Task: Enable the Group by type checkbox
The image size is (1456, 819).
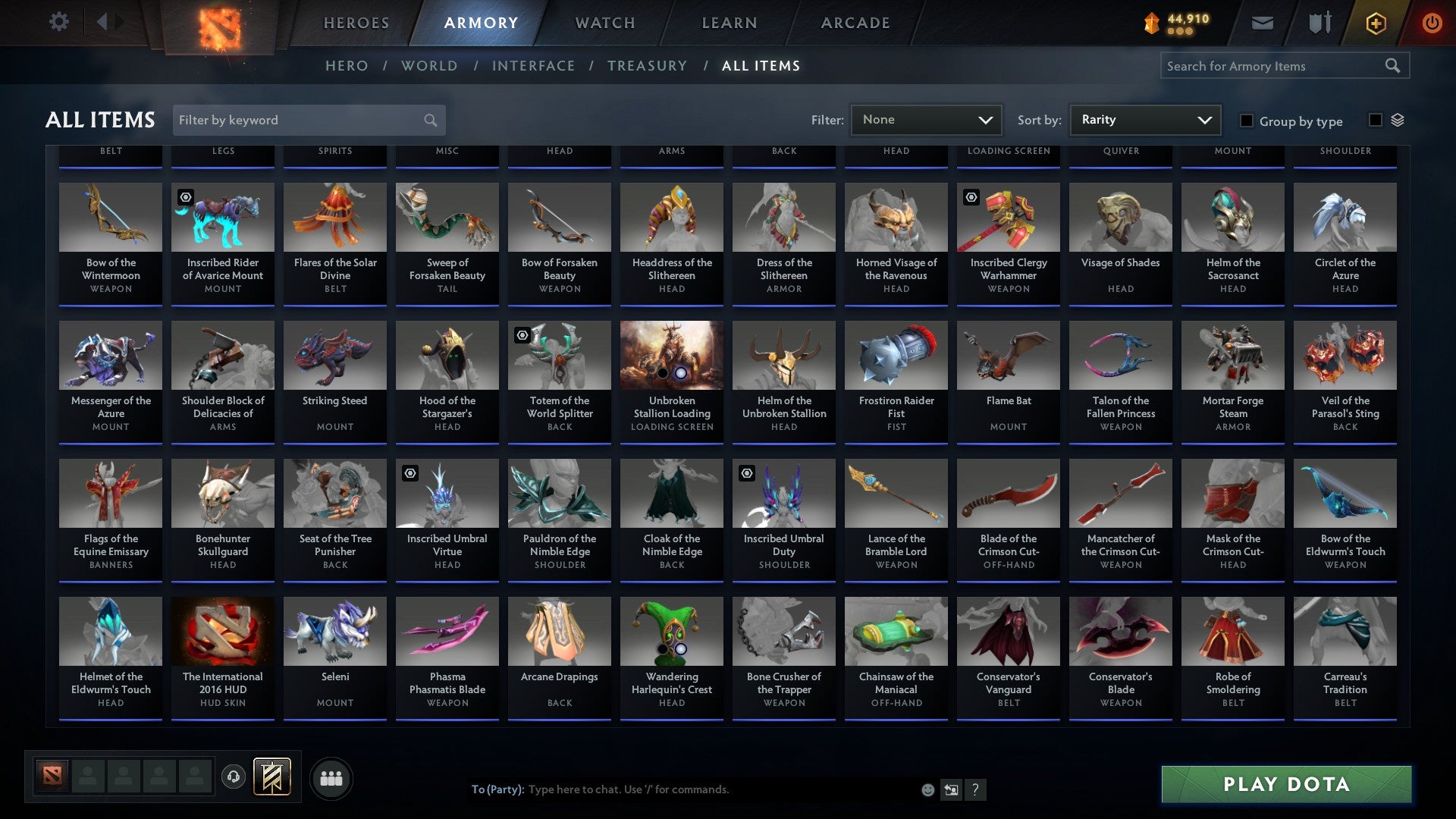Action: pyautogui.click(x=1247, y=121)
